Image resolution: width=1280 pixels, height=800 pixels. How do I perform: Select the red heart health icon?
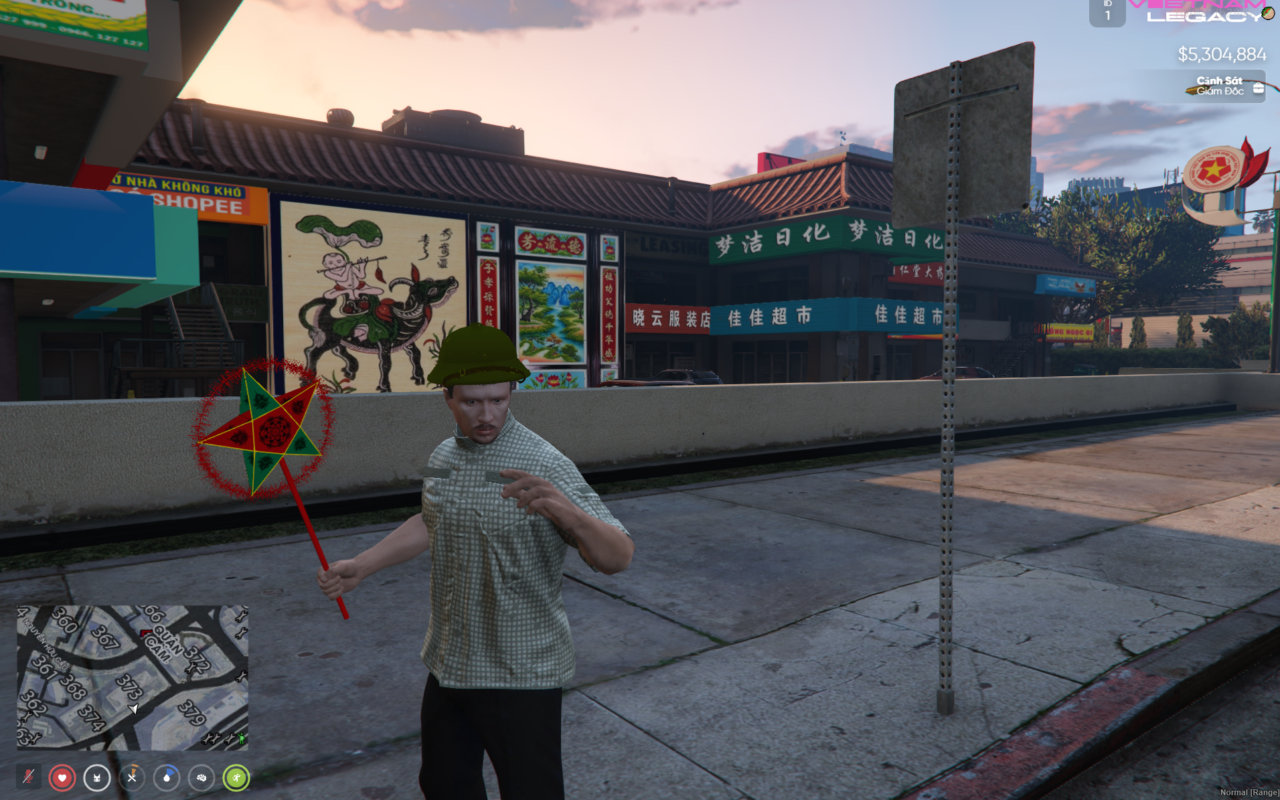click(x=62, y=777)
